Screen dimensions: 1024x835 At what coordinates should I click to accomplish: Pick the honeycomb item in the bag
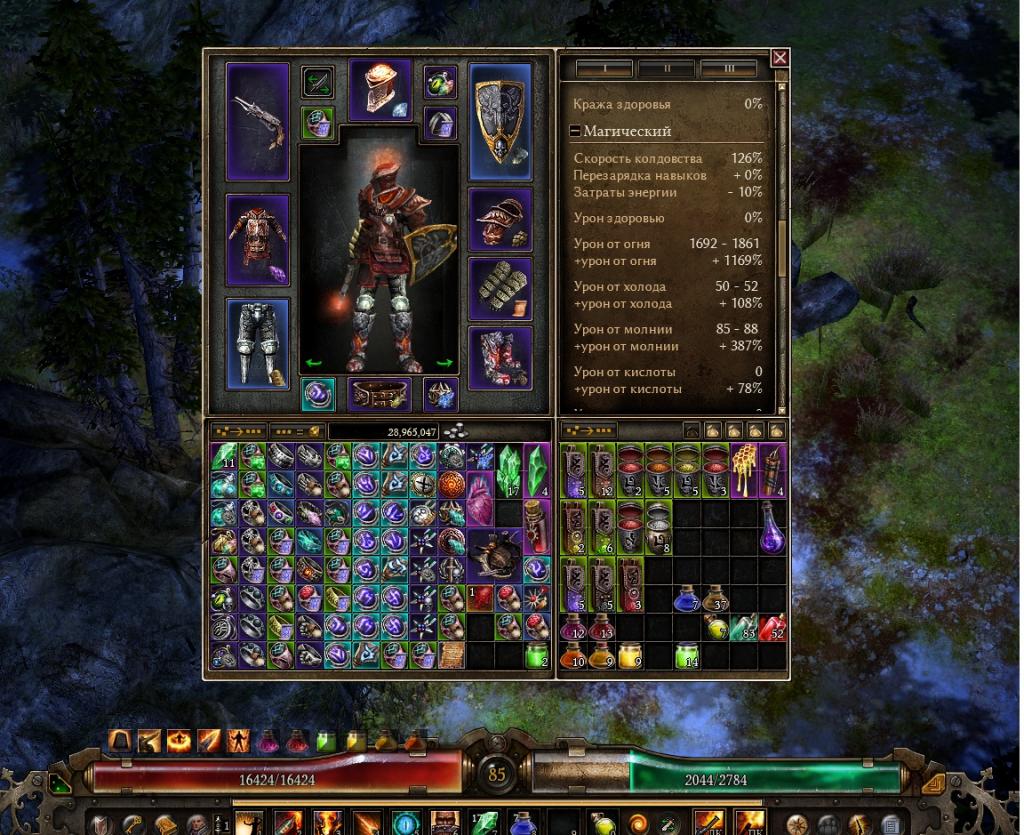point(741,470)
